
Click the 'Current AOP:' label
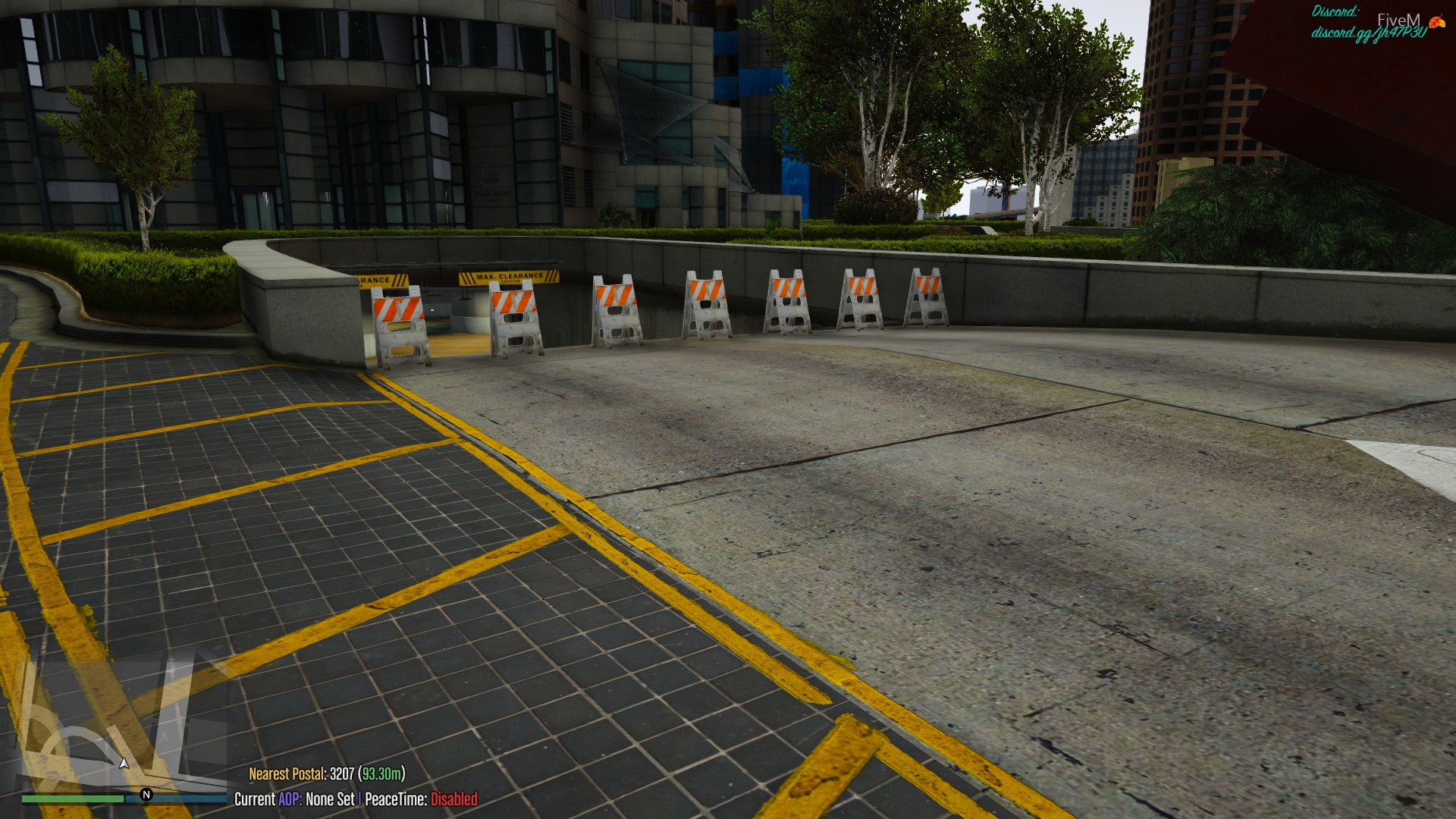pyautogui.click(x=256, y=800)
